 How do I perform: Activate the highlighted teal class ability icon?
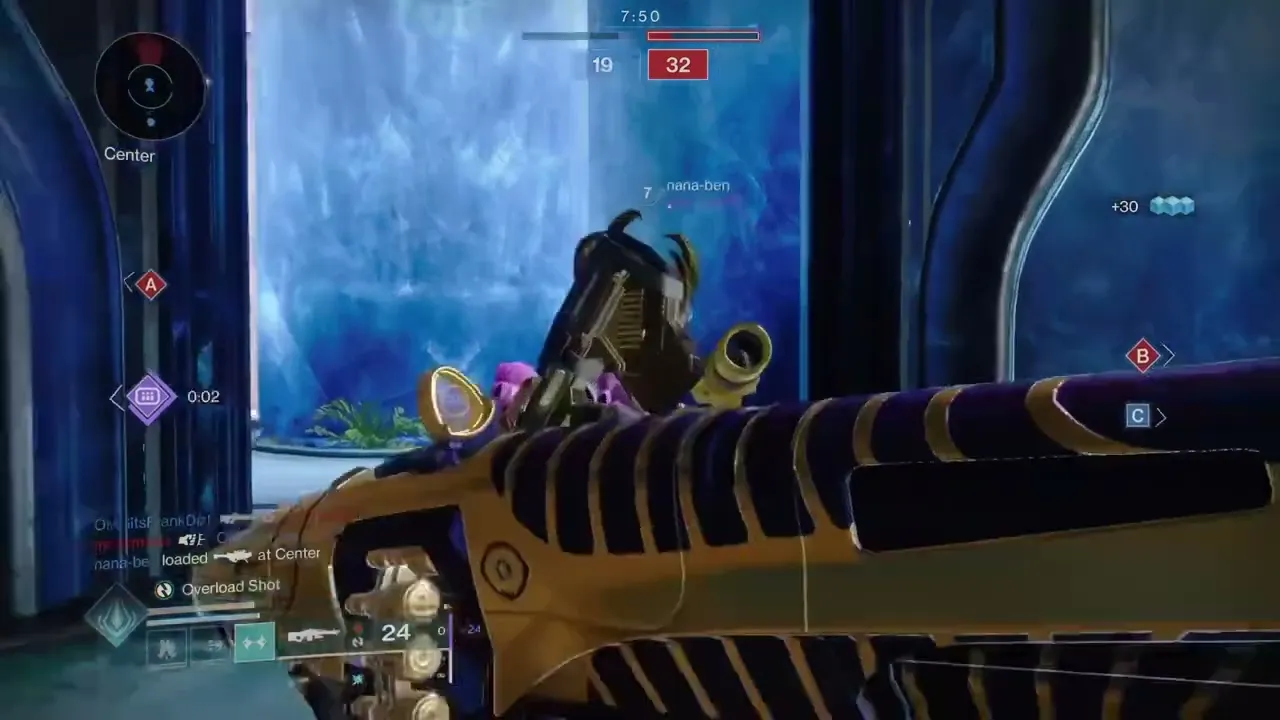(x=254, y=643)
